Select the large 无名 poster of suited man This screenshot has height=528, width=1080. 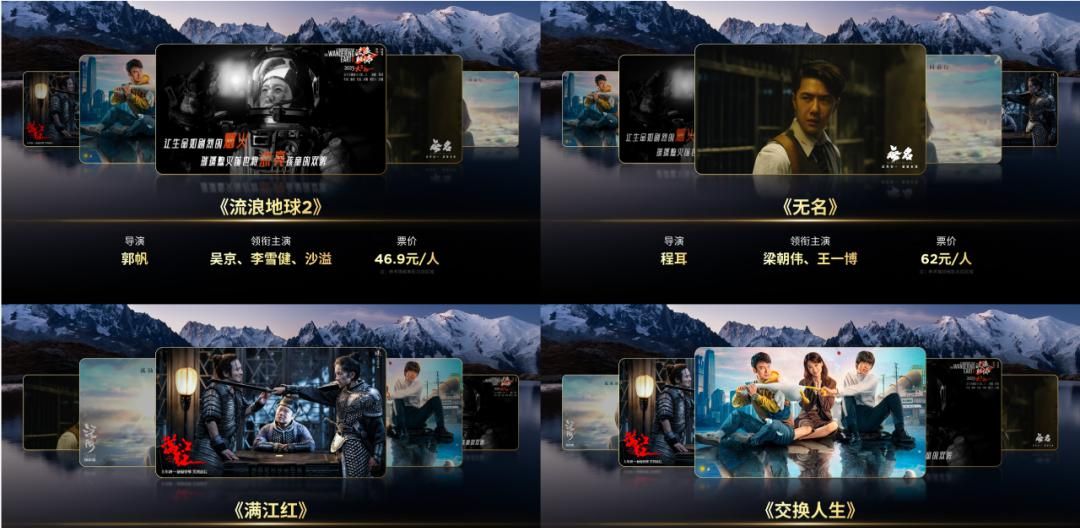(810, 109)
